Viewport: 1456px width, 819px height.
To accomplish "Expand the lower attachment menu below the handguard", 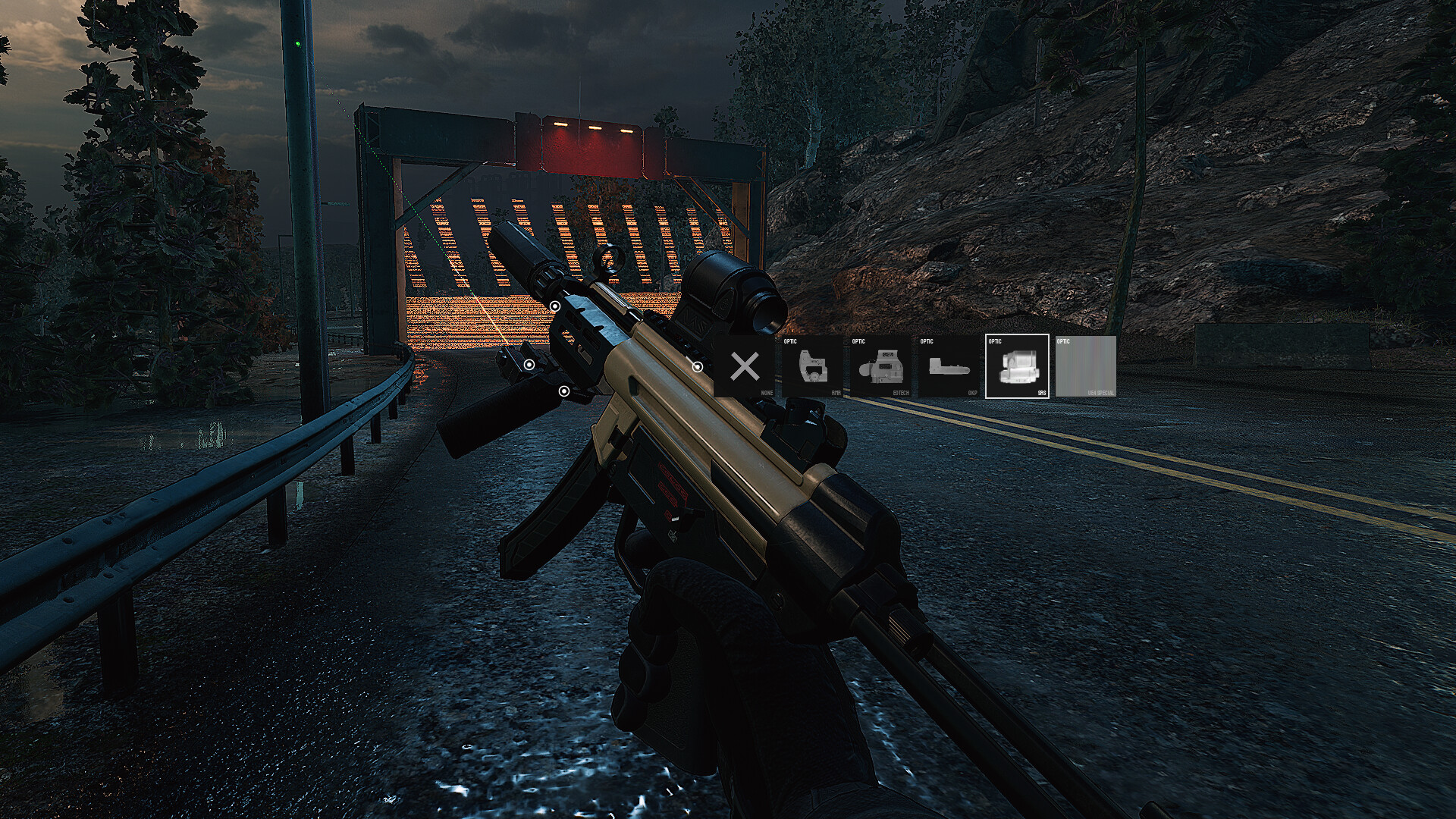I will click(x=564, y=391).
